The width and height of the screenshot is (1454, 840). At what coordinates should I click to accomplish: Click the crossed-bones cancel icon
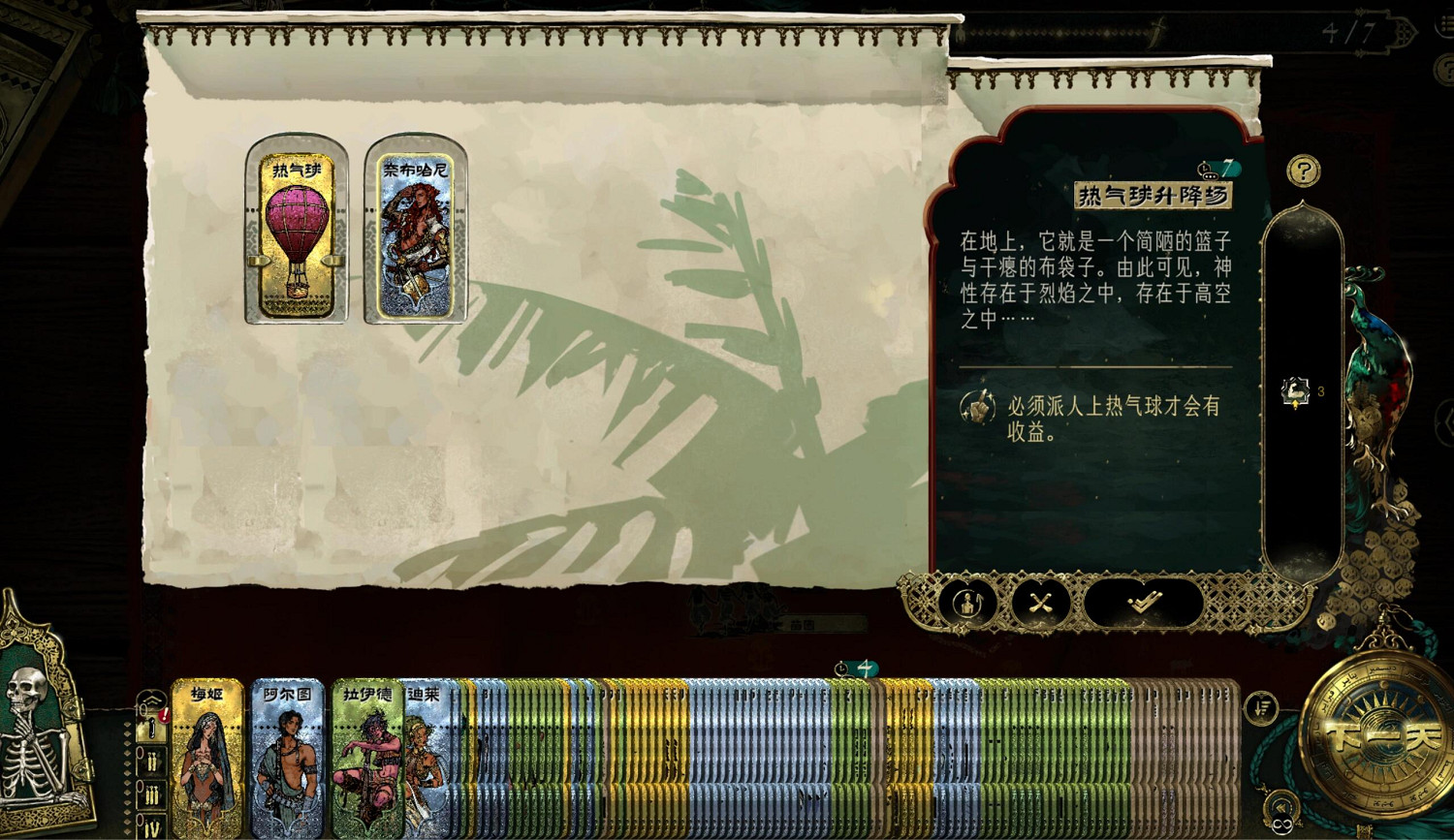tap(1040, 604)
